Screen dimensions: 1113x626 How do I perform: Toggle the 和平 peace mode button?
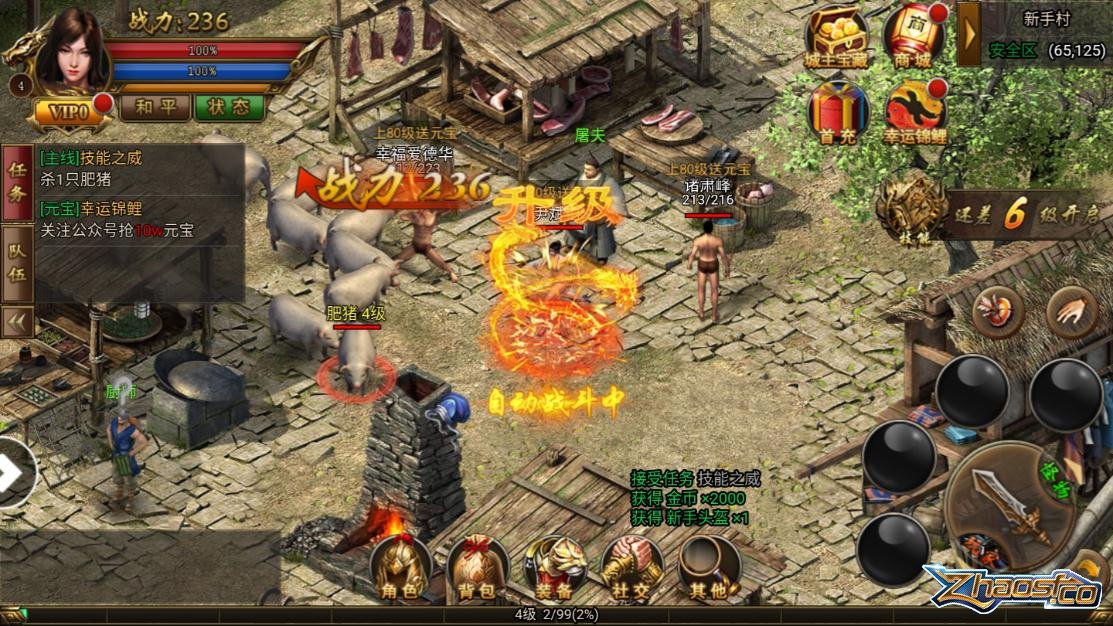click(155, 107)
